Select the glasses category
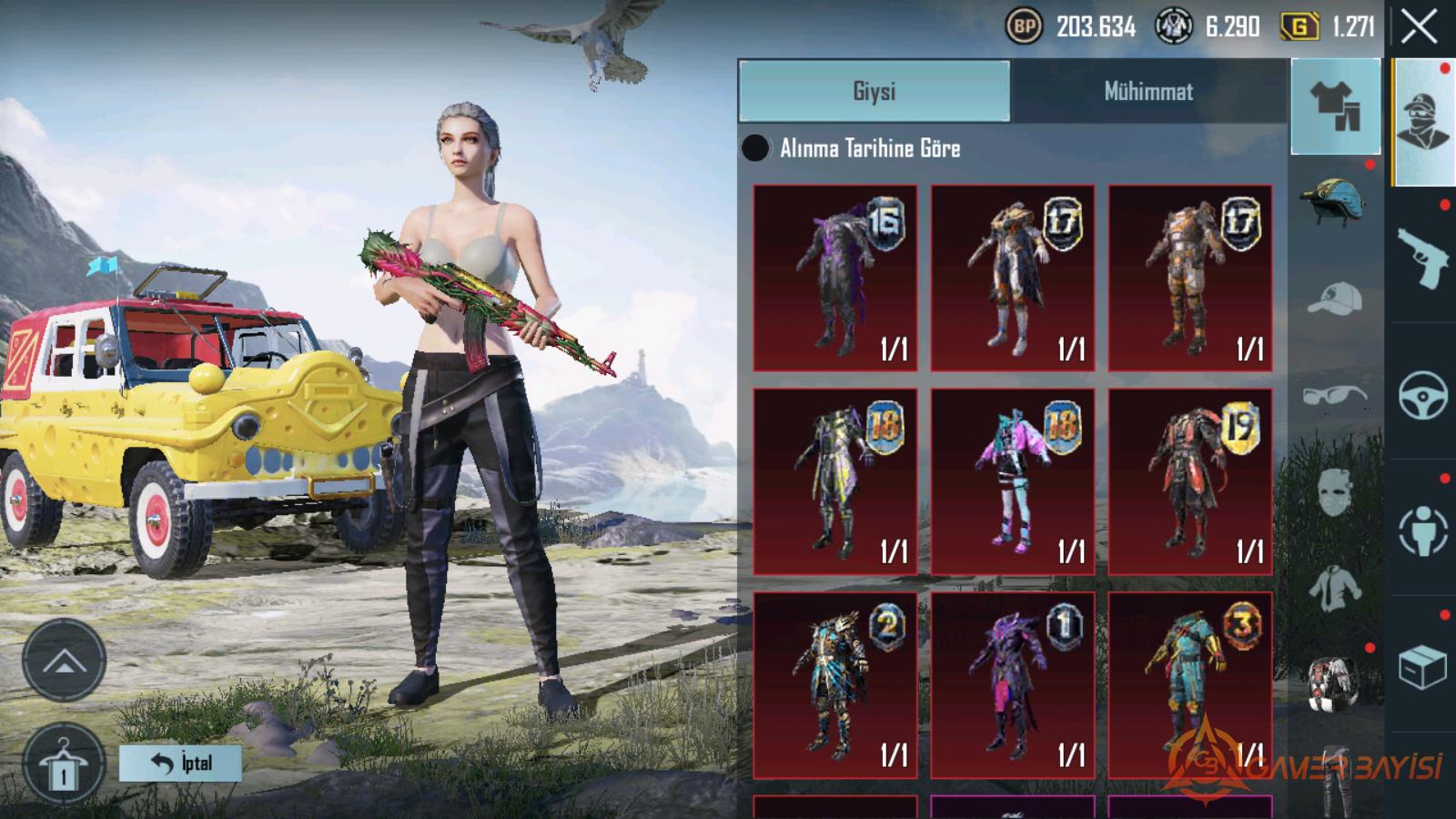 click(x=1333, y=396)
